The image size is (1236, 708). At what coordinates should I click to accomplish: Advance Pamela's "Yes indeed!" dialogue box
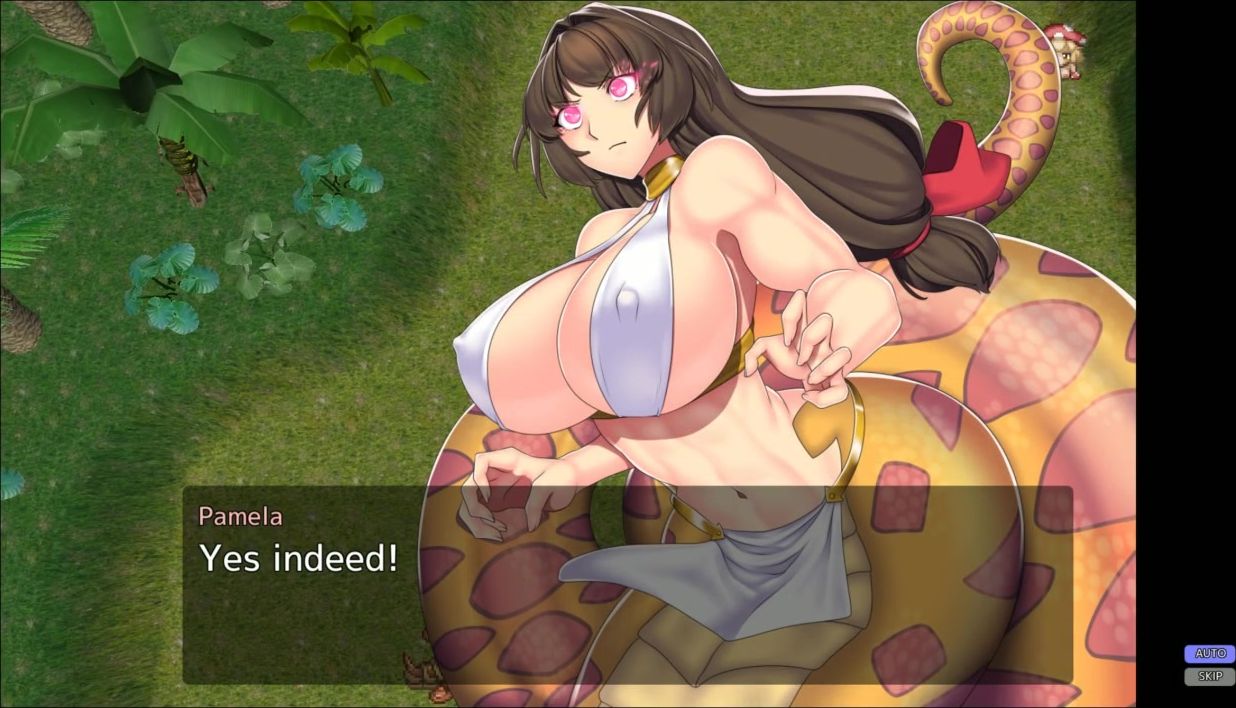626,585
